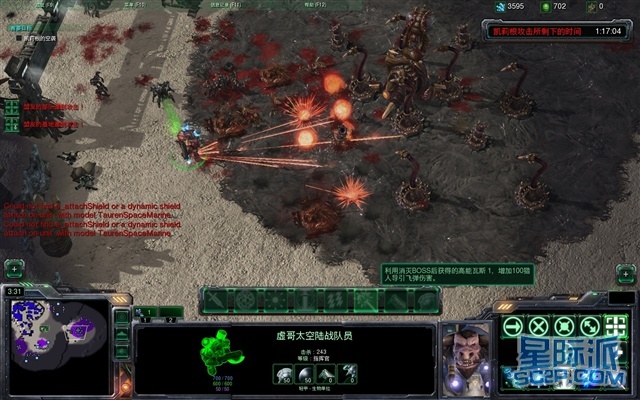Toggle the top minimap side button
This screenshot has width=640, height=400.
coord(122,317)
